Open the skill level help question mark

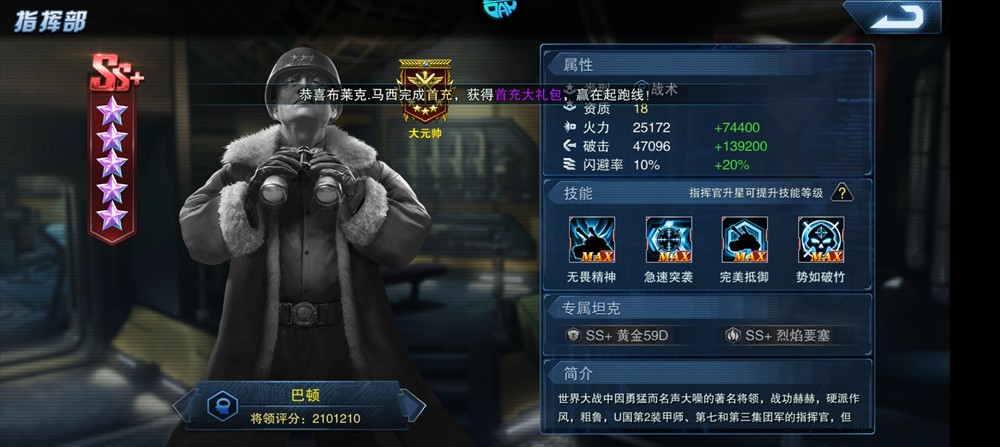pos(843,192)
